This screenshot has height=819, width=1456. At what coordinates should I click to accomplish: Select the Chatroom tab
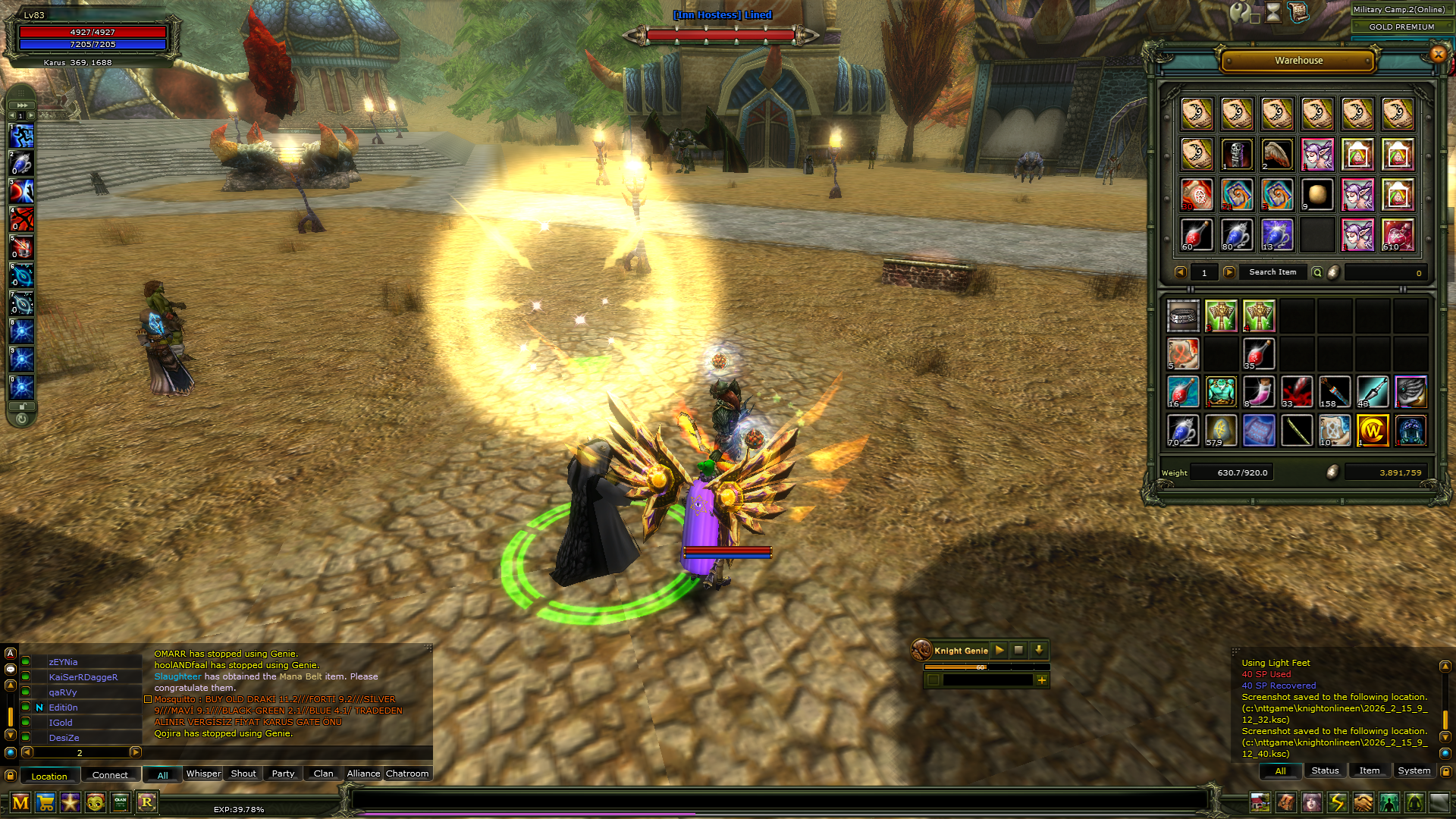(x=407, y=773)
